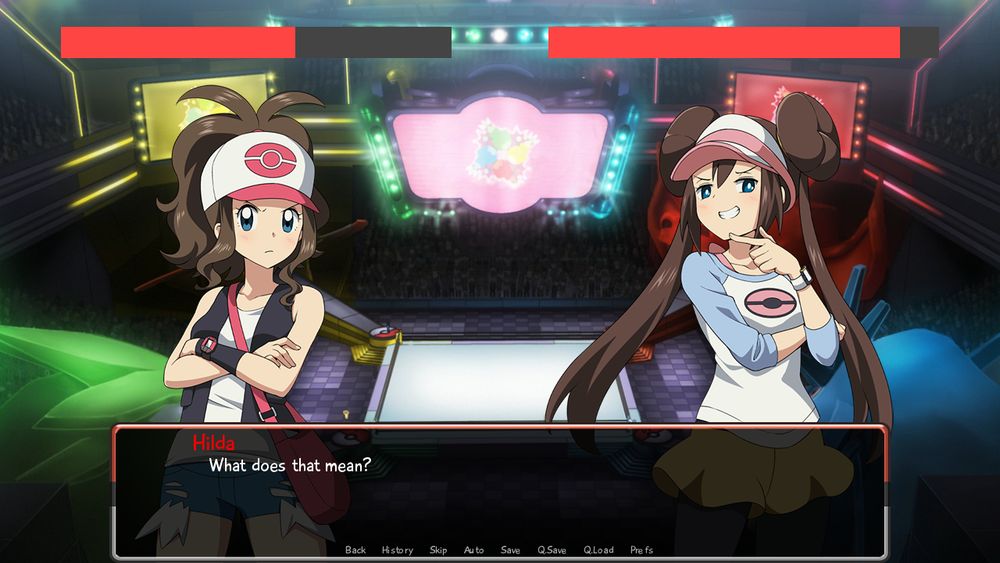Activate Skip mode
The width and height of the screenshot is (1000, 563).
438,550
